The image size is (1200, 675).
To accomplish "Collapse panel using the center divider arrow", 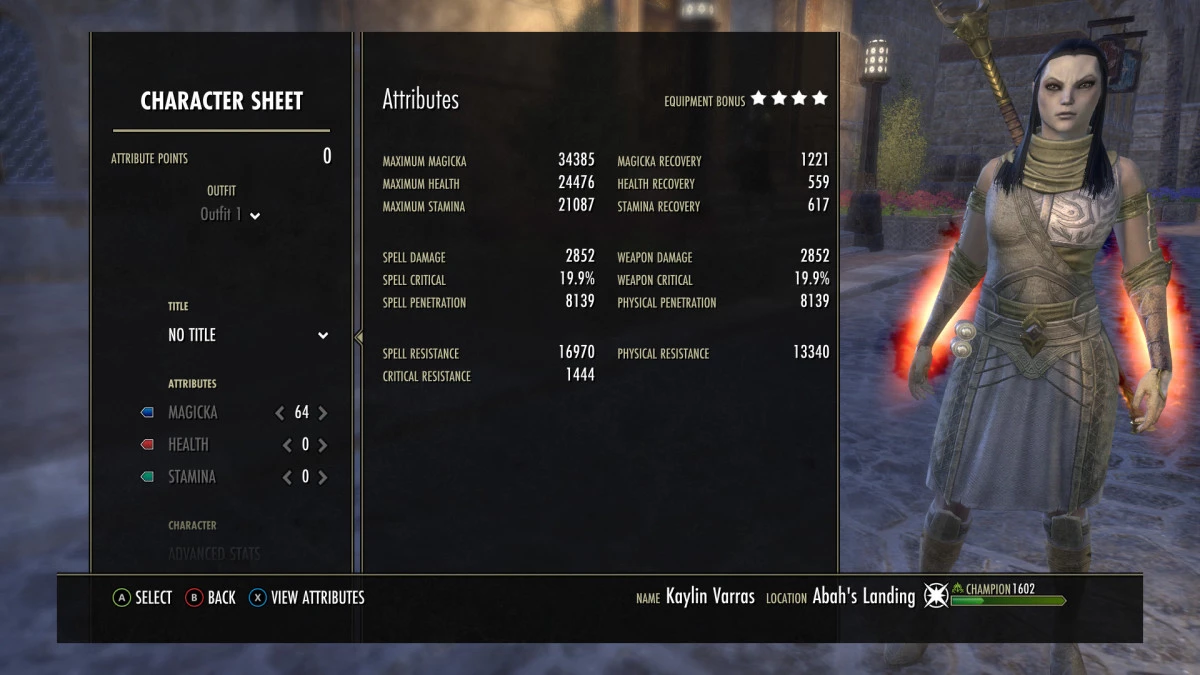I will (358, 338).
